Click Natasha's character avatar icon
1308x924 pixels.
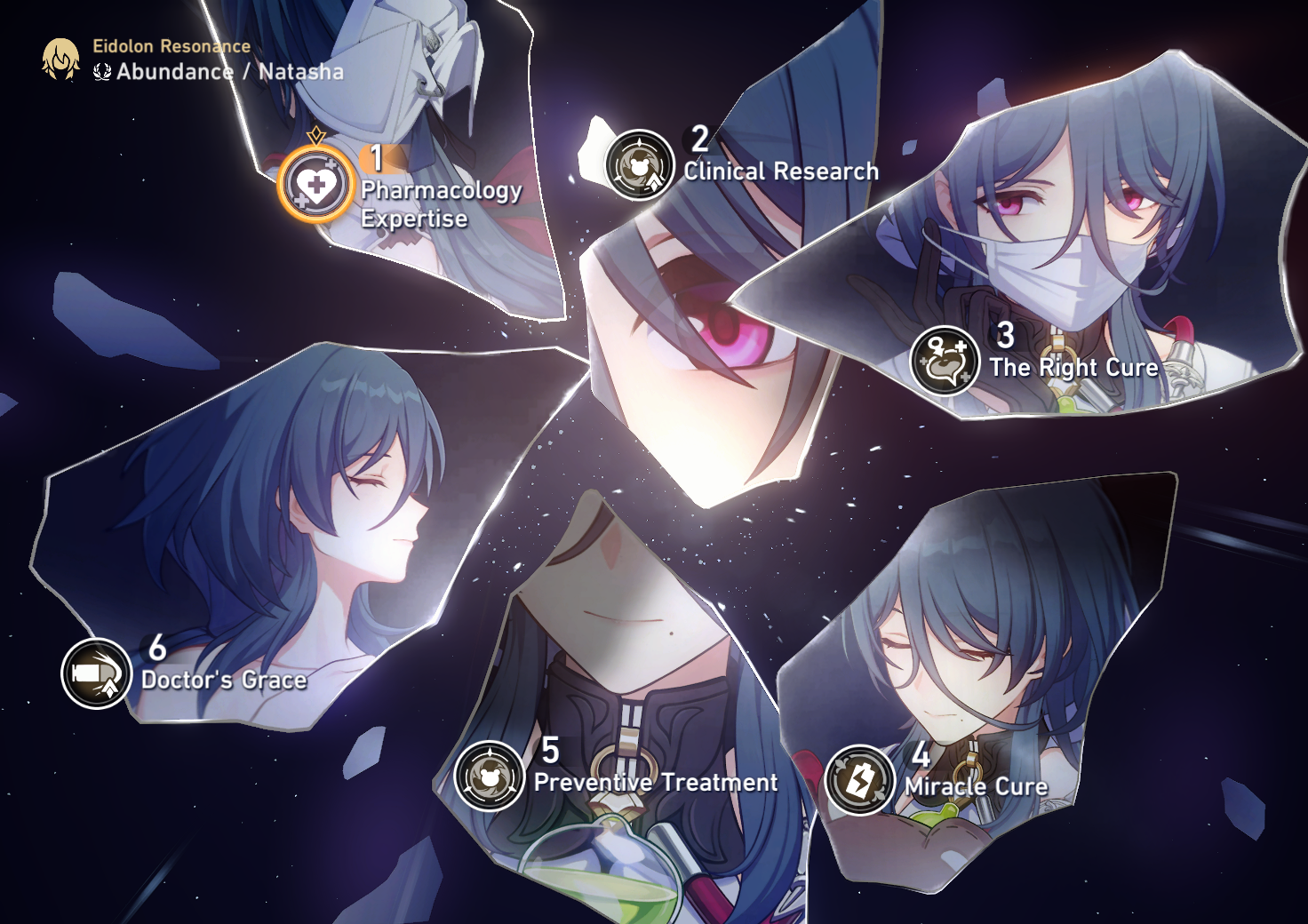(x=59, y=60)
